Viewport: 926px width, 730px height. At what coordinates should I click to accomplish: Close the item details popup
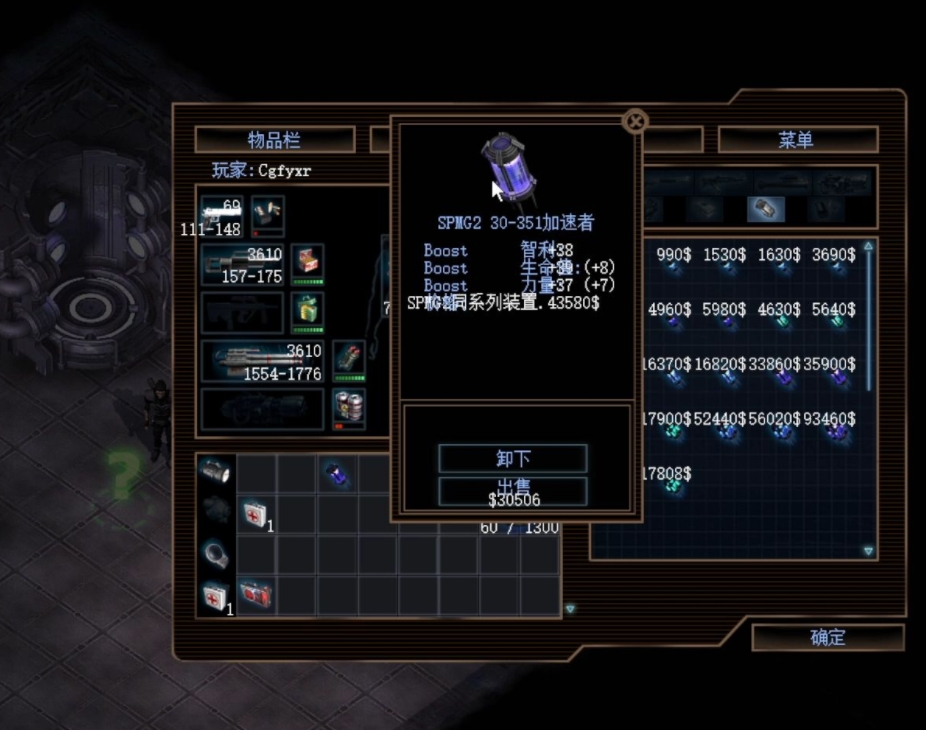tap(635, 122)
